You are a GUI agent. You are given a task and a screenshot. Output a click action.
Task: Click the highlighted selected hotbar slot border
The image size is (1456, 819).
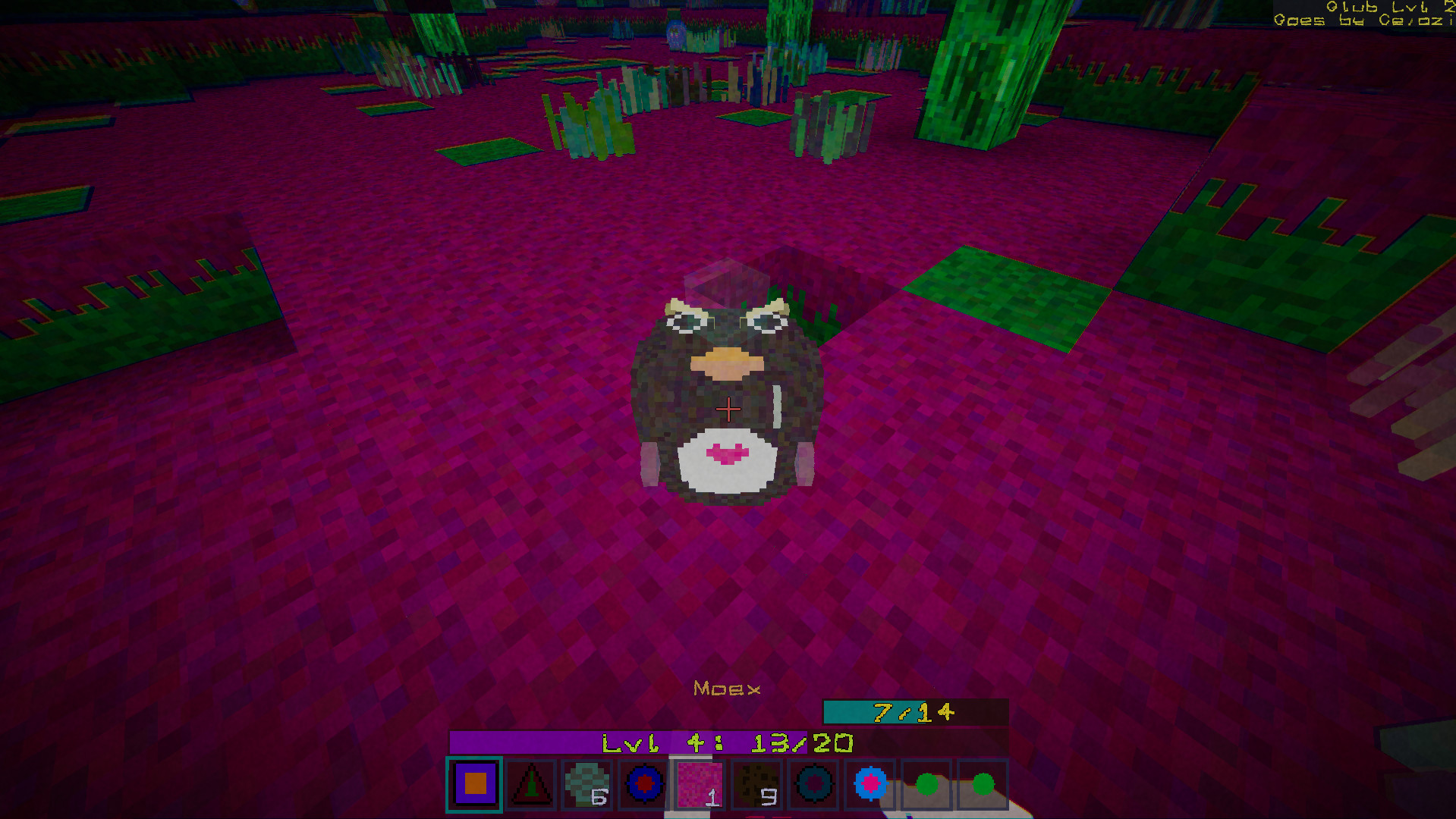tap(474, 786)
